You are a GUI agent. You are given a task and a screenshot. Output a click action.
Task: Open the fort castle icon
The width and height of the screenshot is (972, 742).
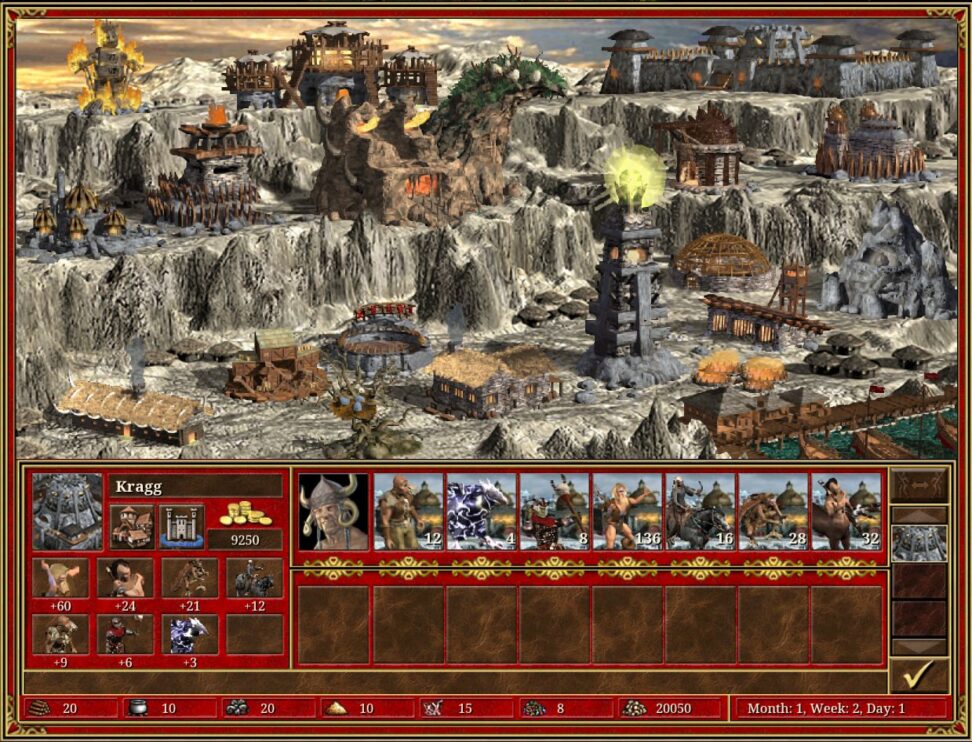[x=181, y=526]
